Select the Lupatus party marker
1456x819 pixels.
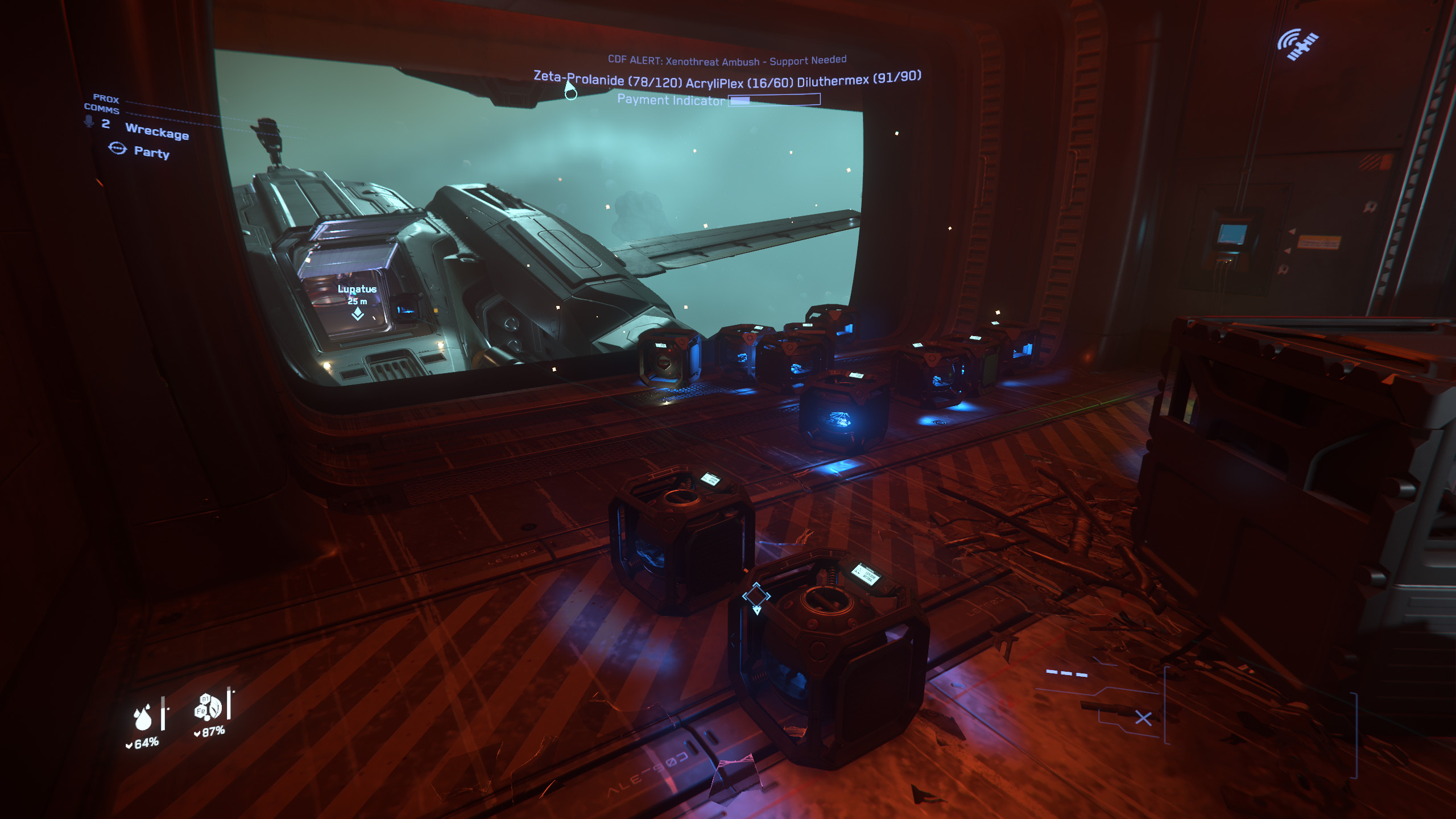pos(357,313)
